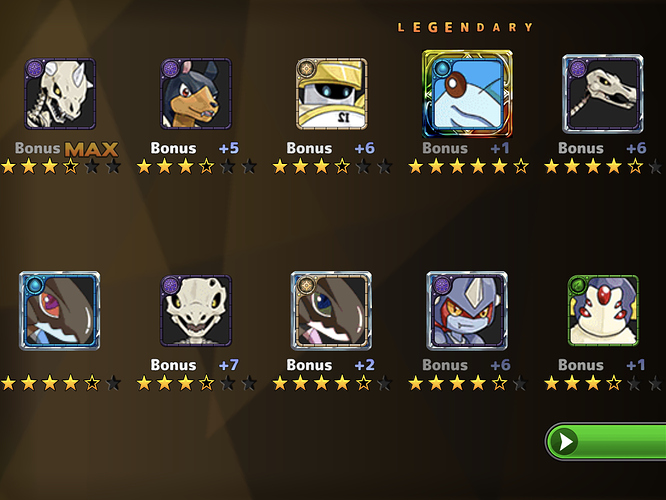The image size is (666, 500).
Task: Pick the white monster with red forehead gem
Action: point(602,310)
